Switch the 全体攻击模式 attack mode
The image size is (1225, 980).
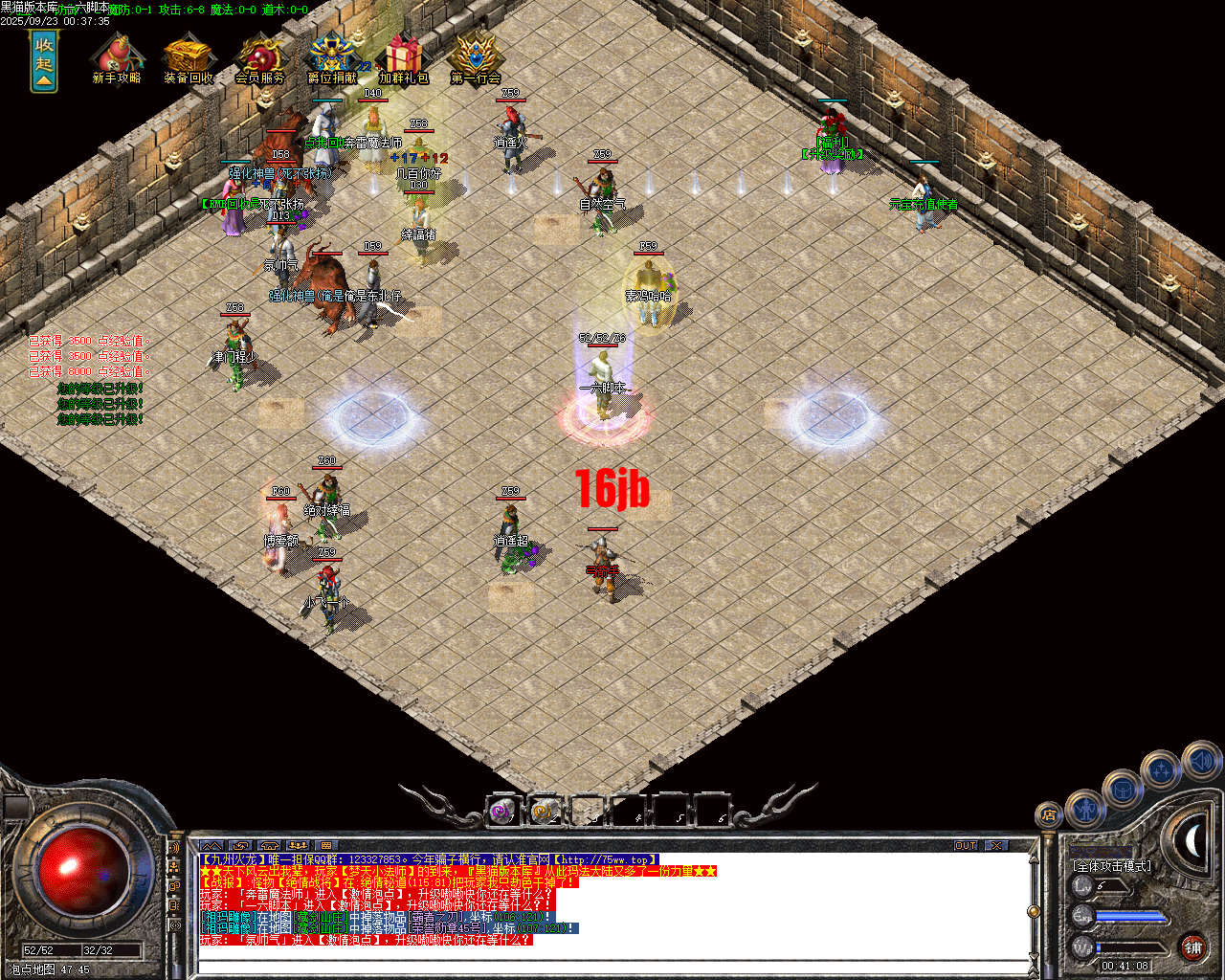(x=1113, y=865)
